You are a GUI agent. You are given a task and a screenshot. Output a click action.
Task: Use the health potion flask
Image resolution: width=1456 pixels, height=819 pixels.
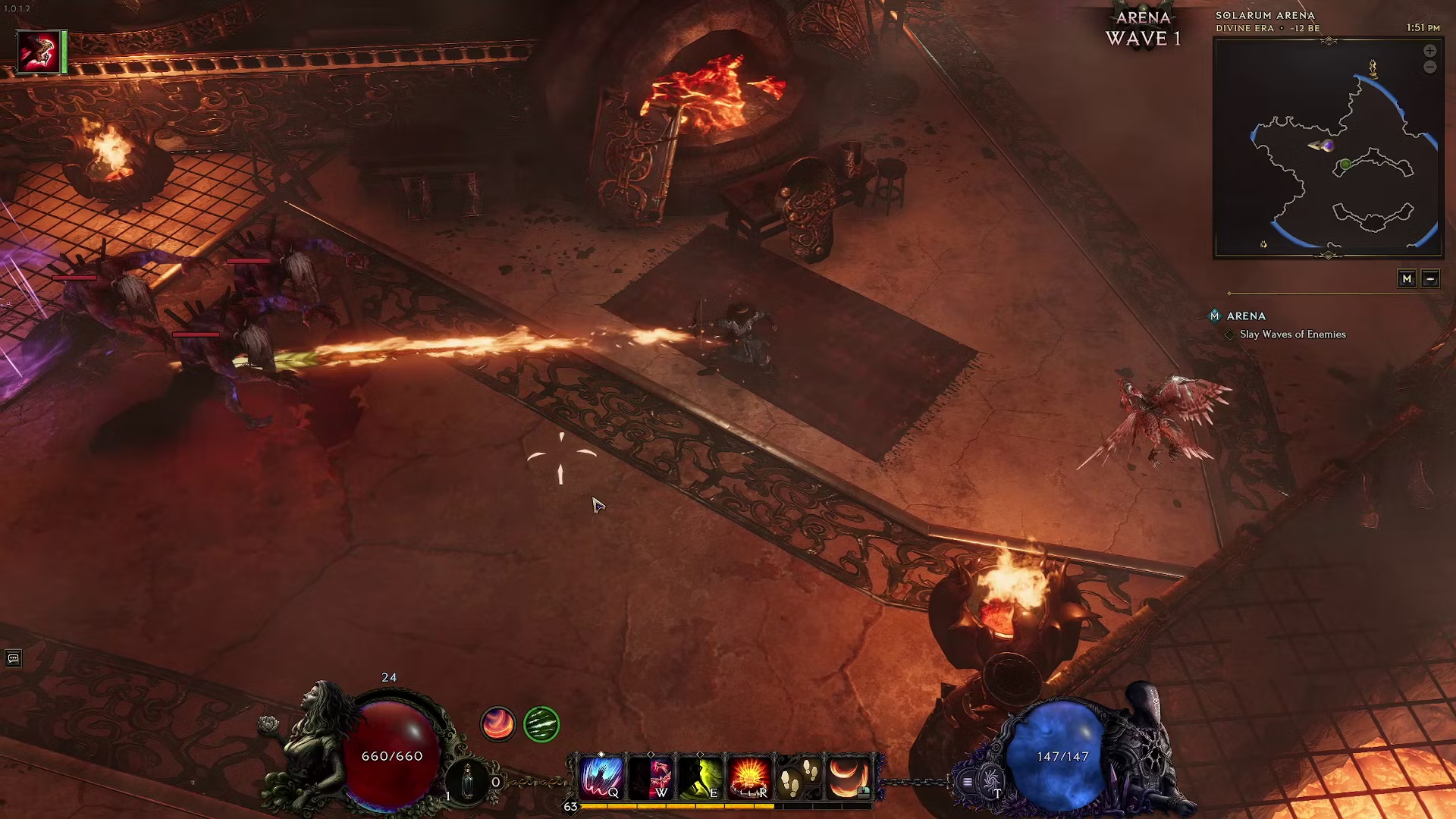coord(468,780)
